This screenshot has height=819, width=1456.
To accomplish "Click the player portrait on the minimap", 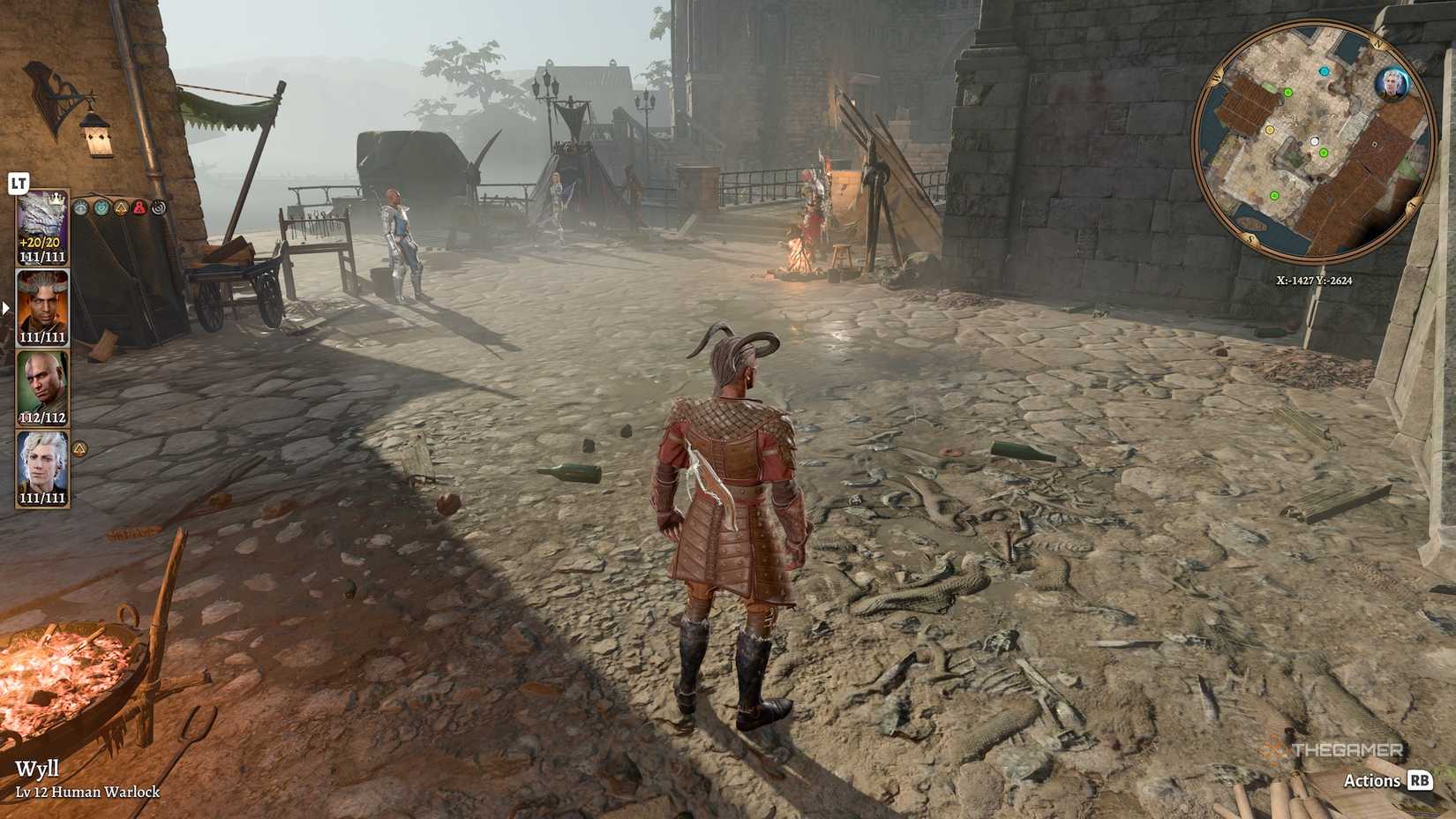I will [1391, 83].
